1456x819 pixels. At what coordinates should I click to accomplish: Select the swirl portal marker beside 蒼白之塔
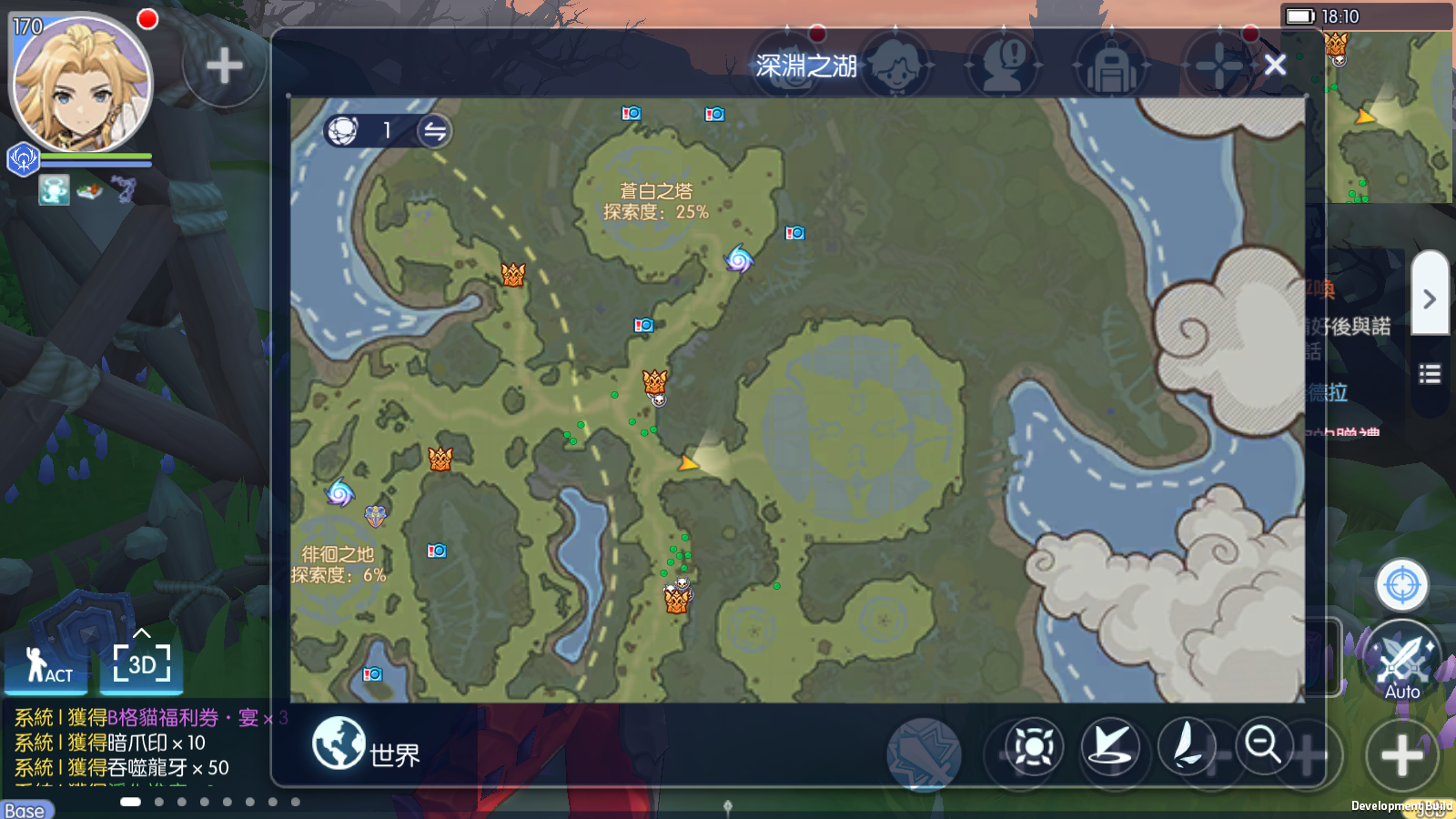point(739,259)
